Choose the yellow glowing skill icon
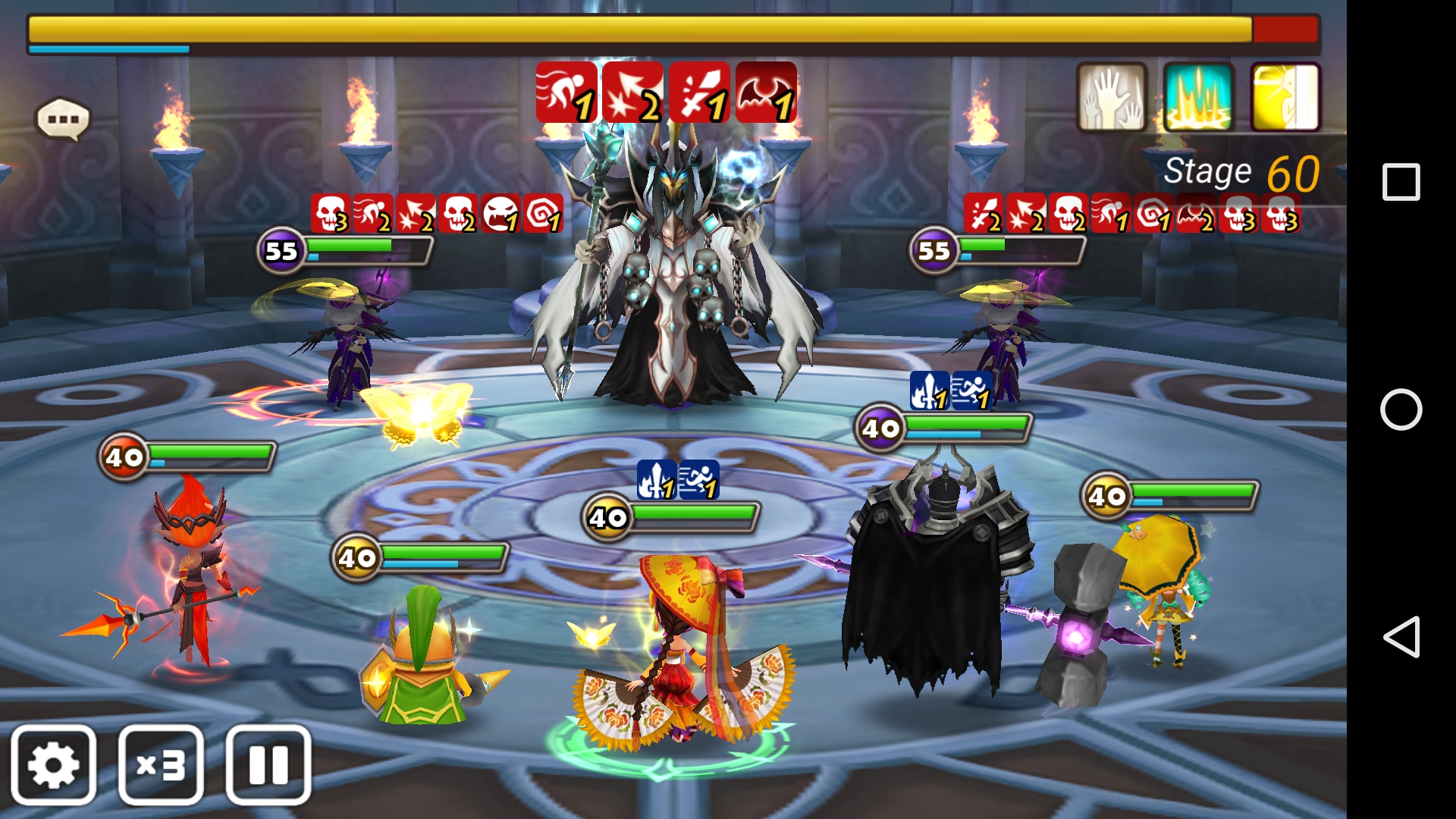The width and height of the screenshot is (1456, 819). click(x=1285, y=97)
